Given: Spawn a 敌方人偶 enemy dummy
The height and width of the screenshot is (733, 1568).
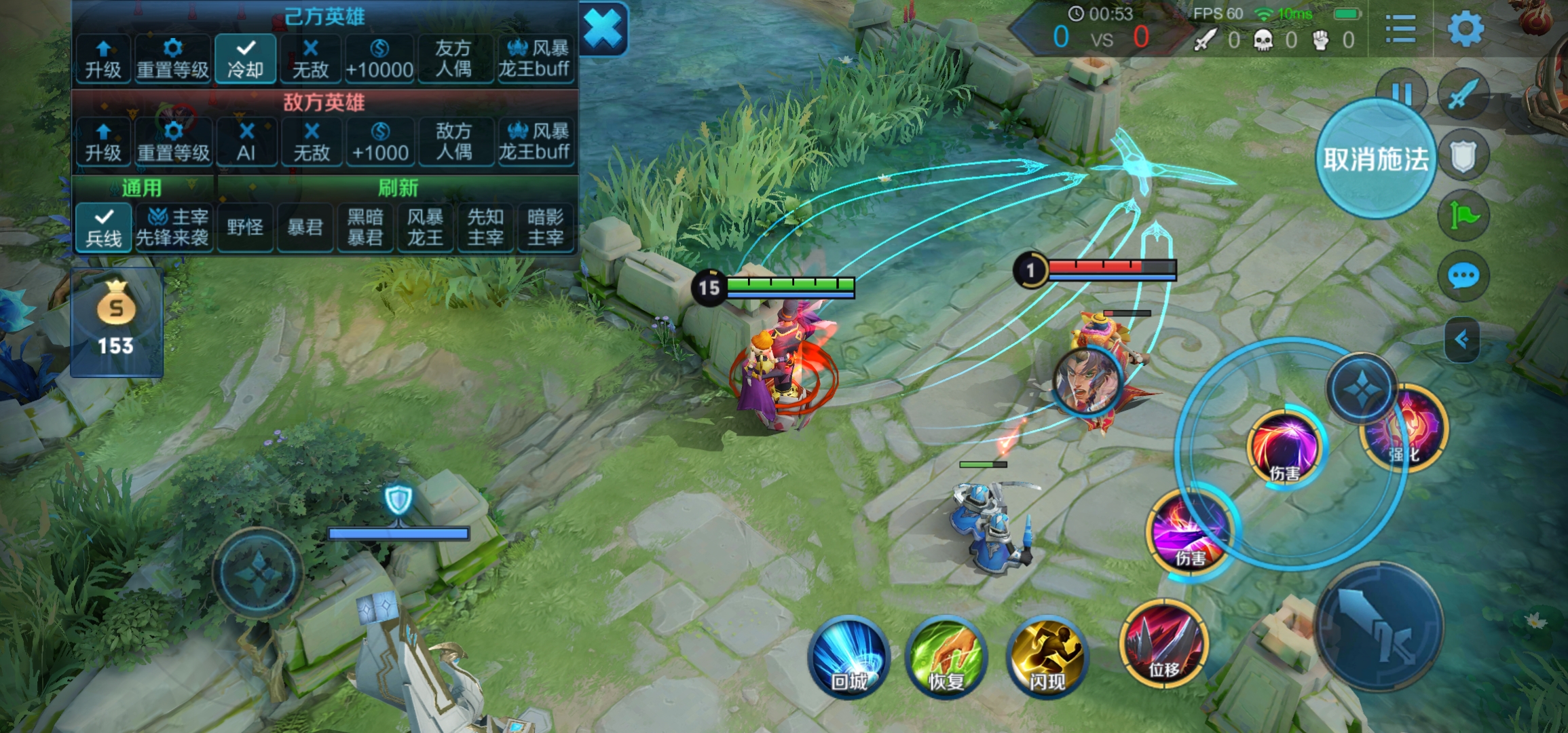Looking at the screenshot, I should [453, 142].
